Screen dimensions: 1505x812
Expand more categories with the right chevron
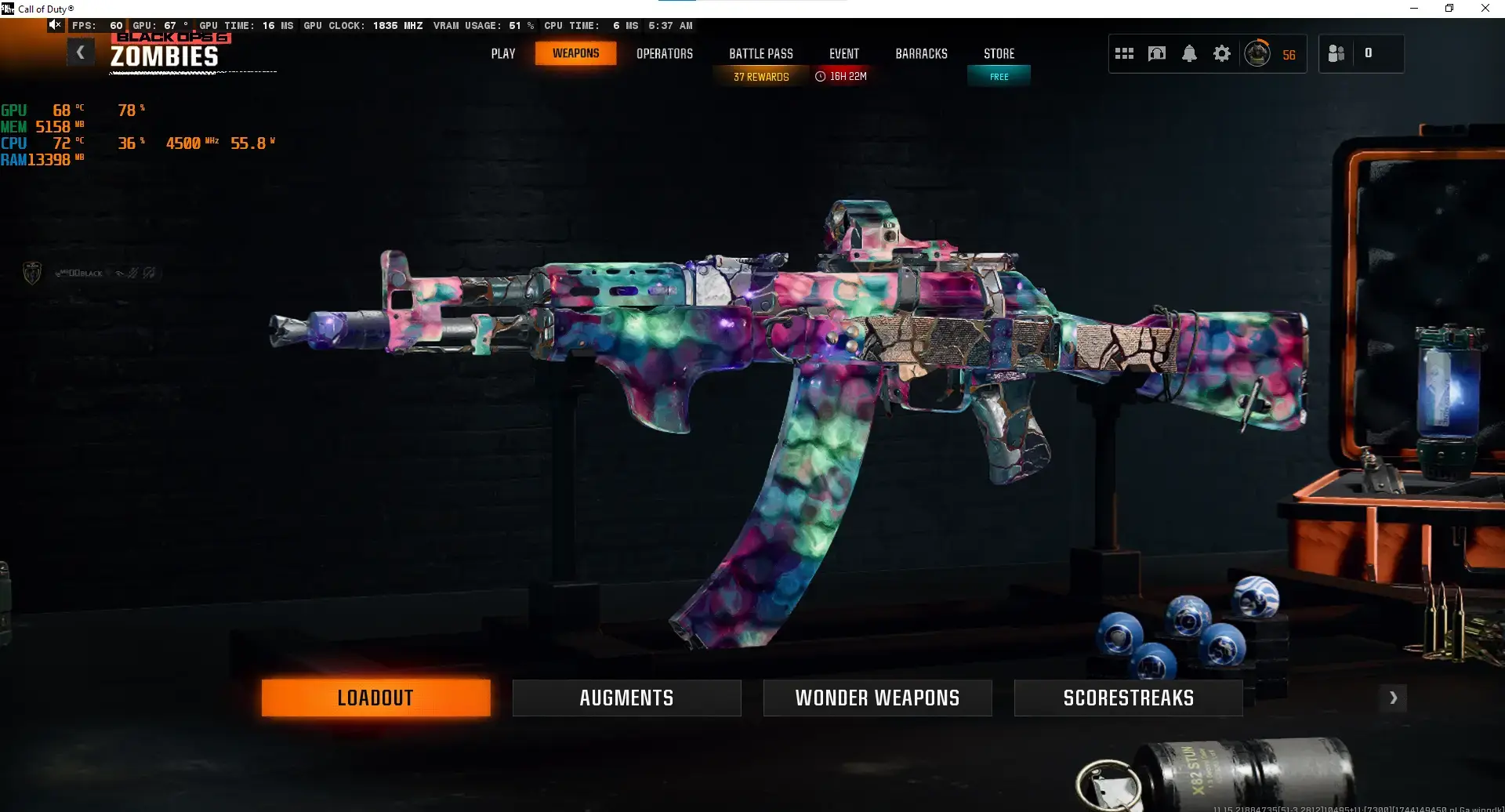click(1394, 697)
